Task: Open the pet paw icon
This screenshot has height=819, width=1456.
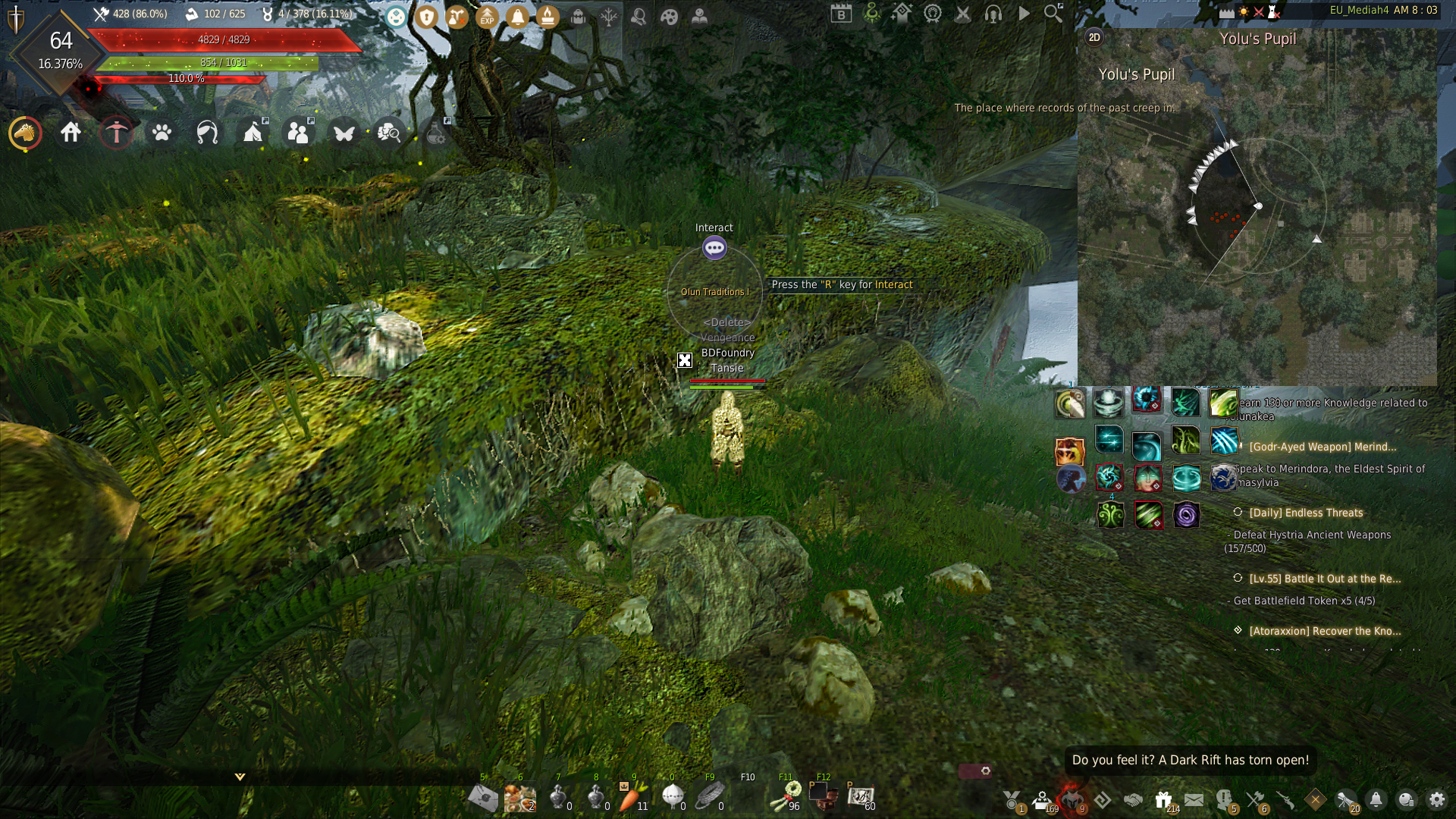Action: [x=162, y=133]
